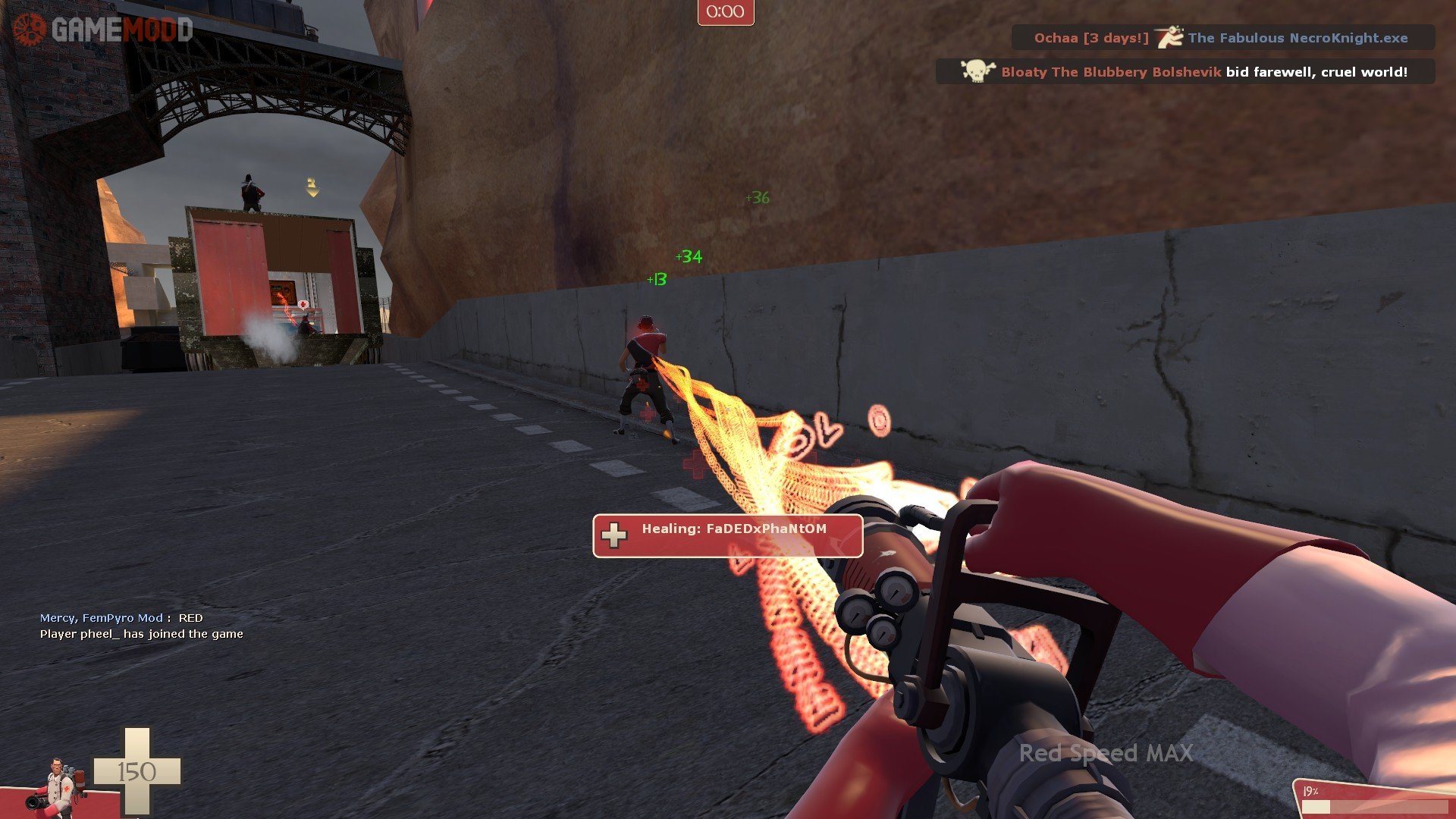Click the GameModd watermark logo
Viewport: 1456px width, 819px height.
(x=102, y=30)
